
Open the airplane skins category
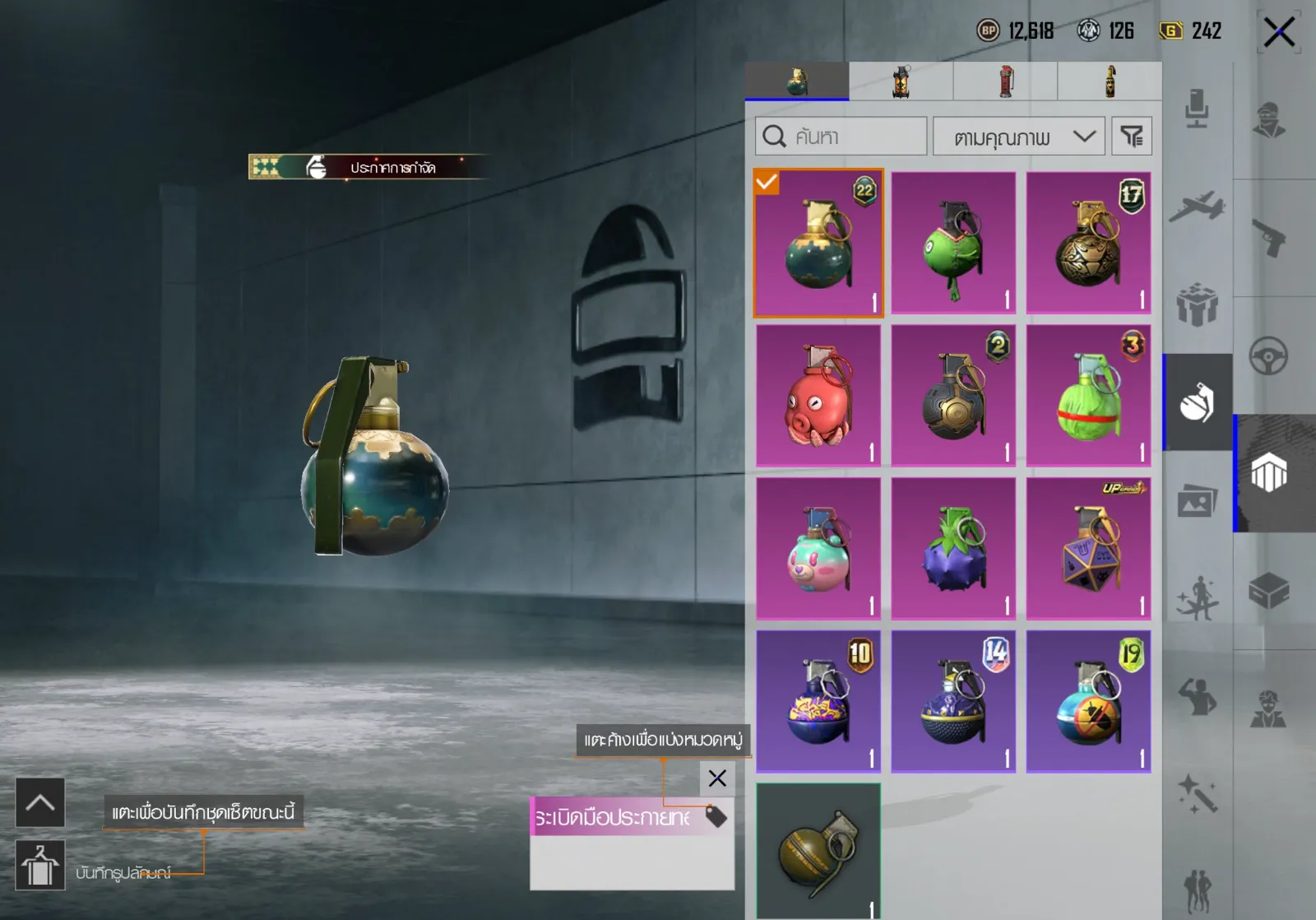click(x=1197, y=207)
